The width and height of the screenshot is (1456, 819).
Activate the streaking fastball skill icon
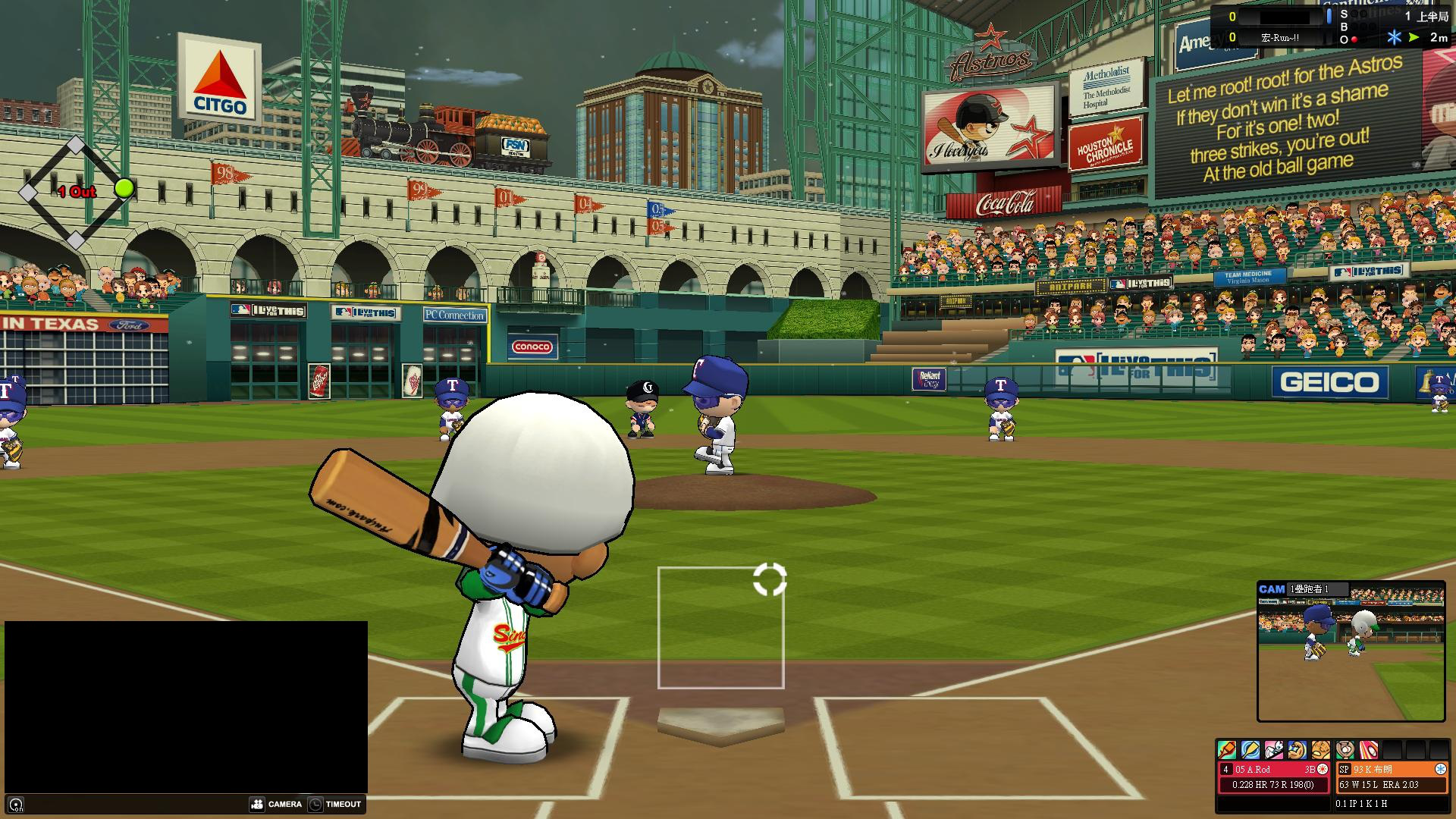point(1369,750)
